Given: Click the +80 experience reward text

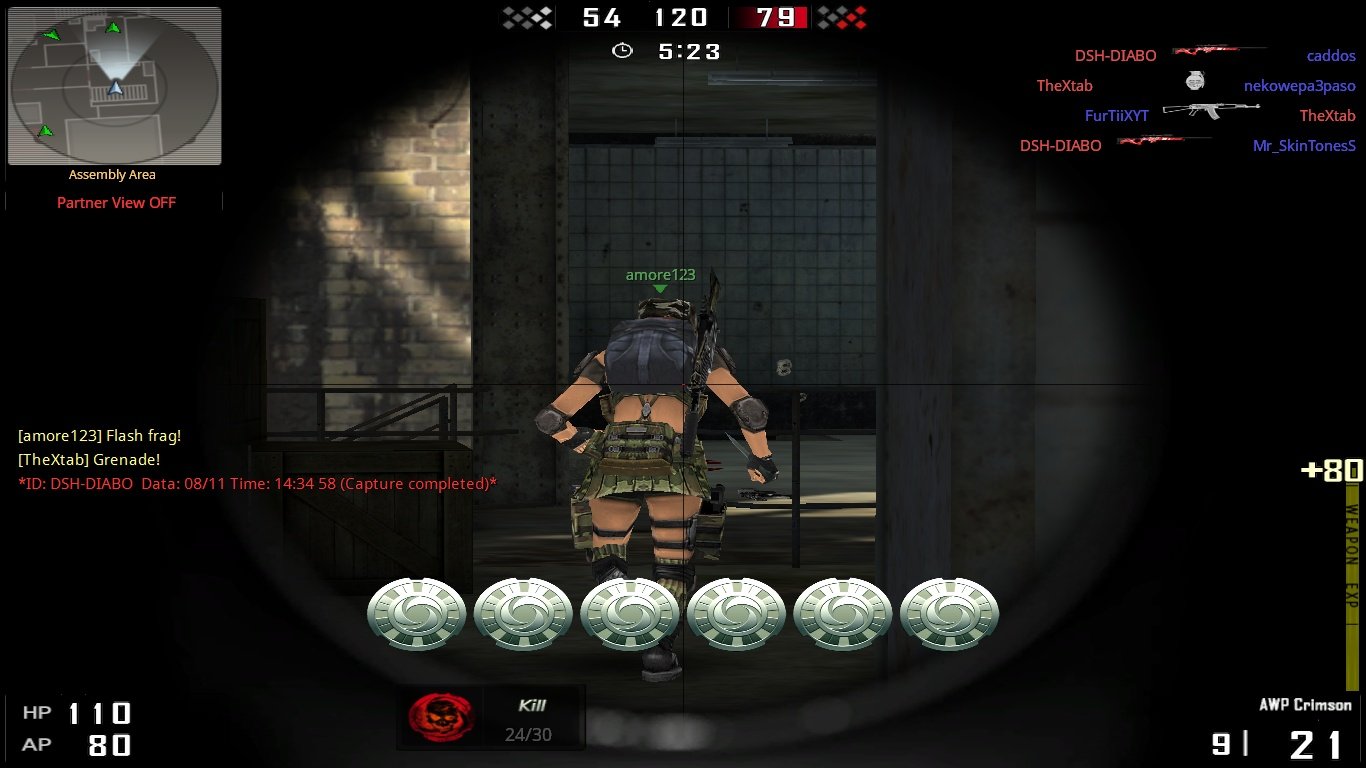Looking at the screenshot, I should tap(1332, 470).
